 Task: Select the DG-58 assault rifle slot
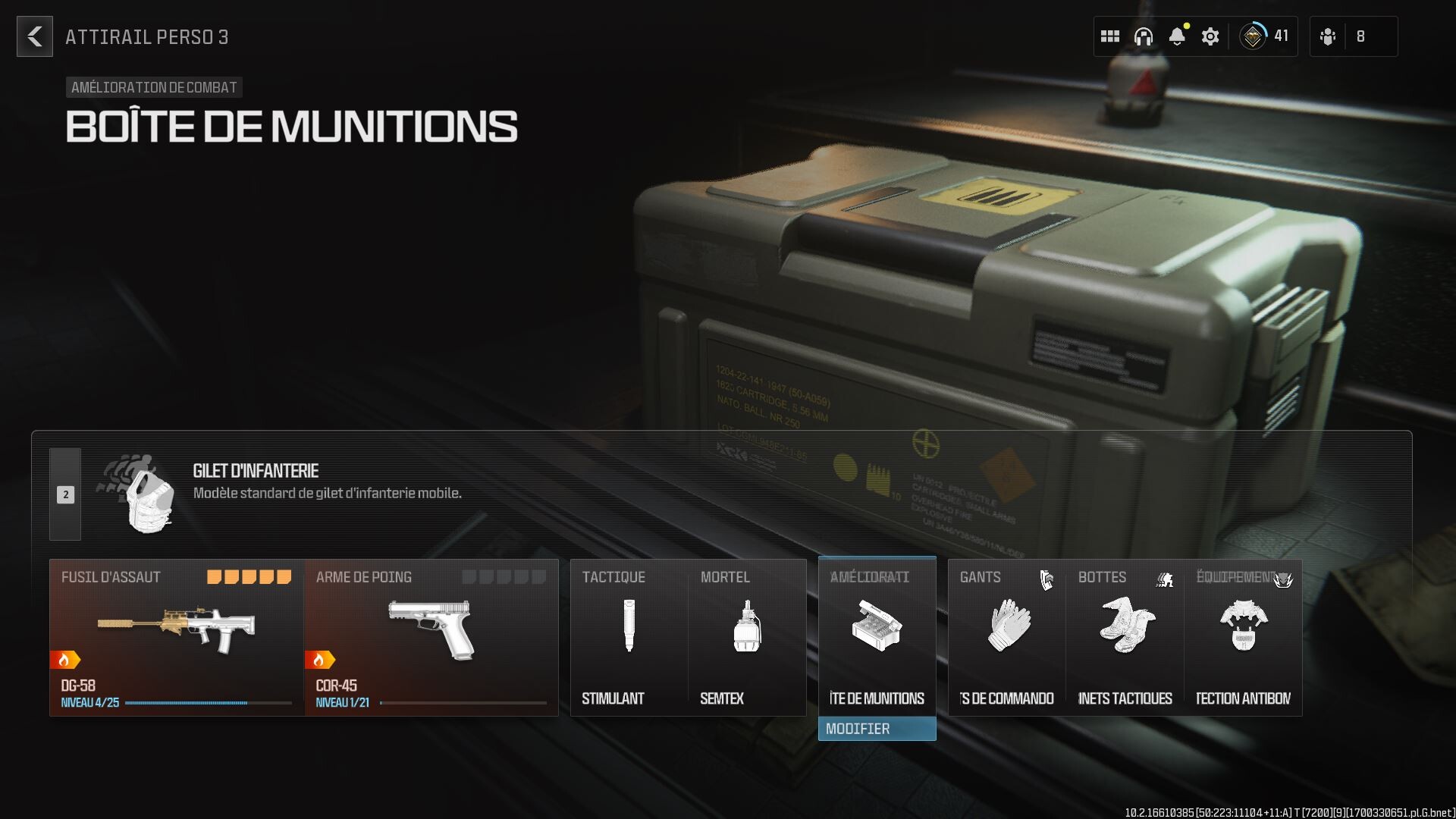[x=174, y=626]
